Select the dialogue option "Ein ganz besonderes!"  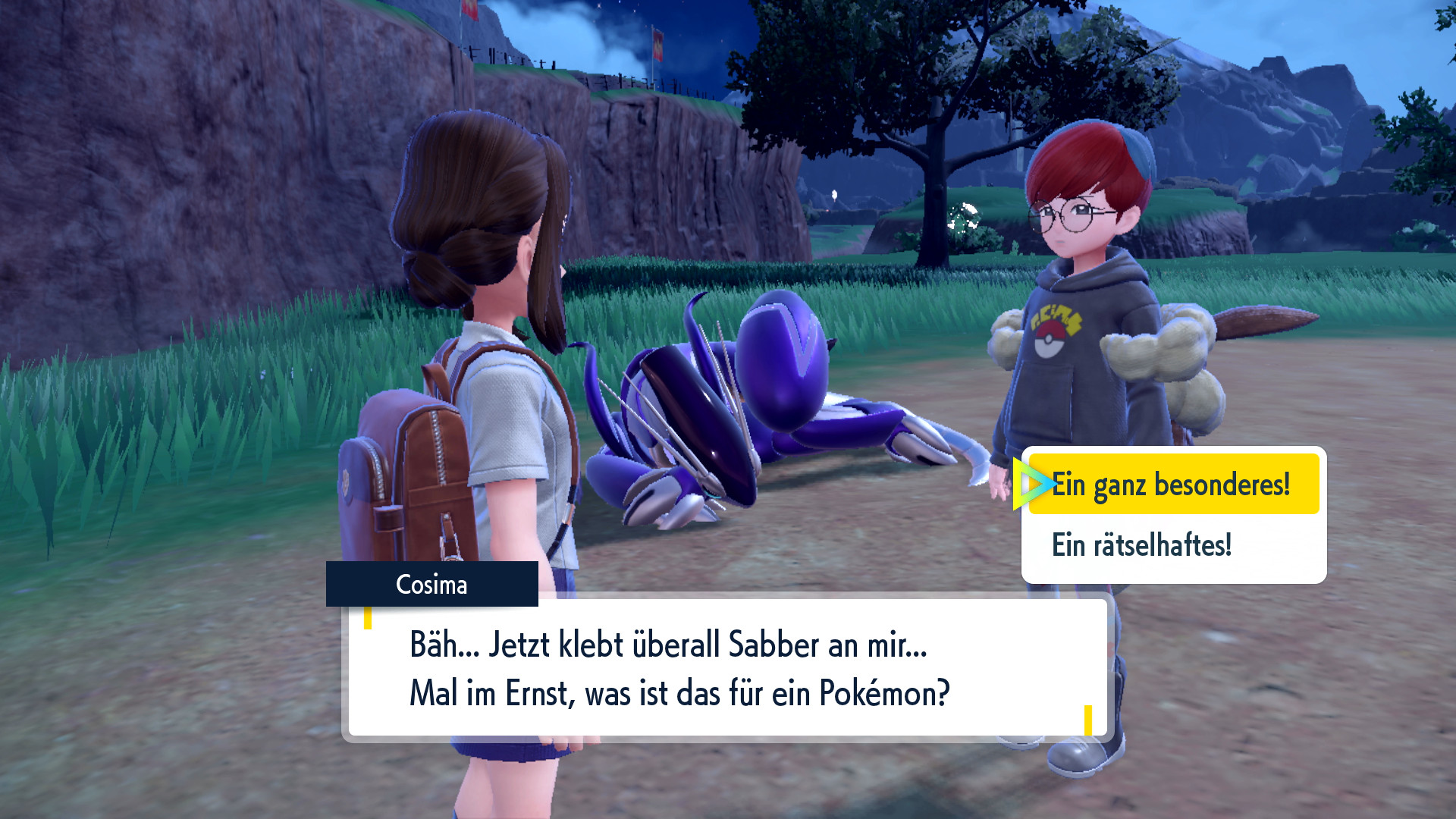pos(1173,485)
